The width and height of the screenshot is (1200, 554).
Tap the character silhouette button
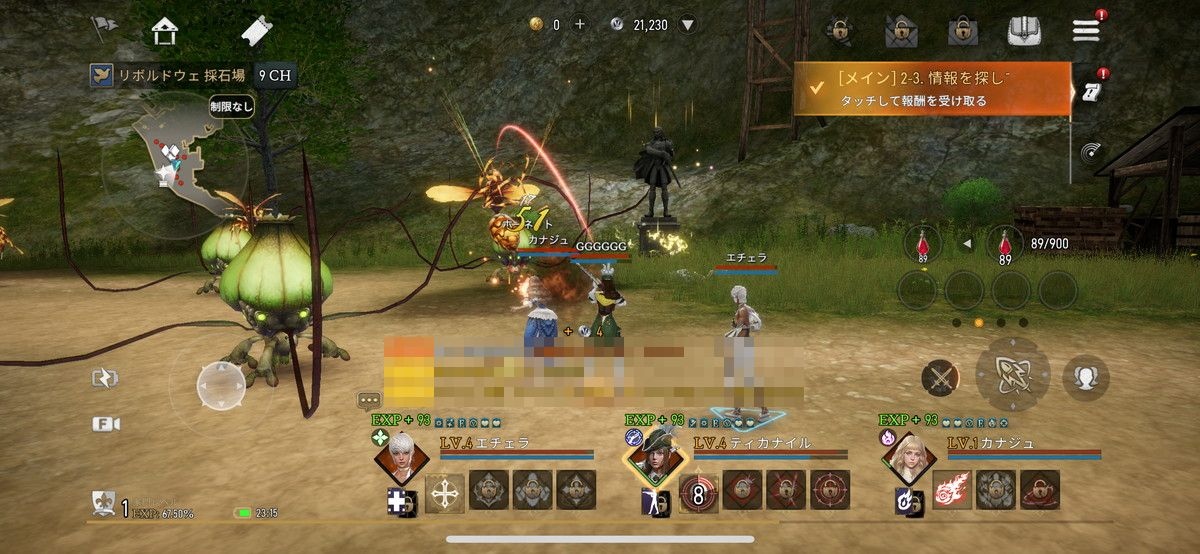pos(1086,377)
